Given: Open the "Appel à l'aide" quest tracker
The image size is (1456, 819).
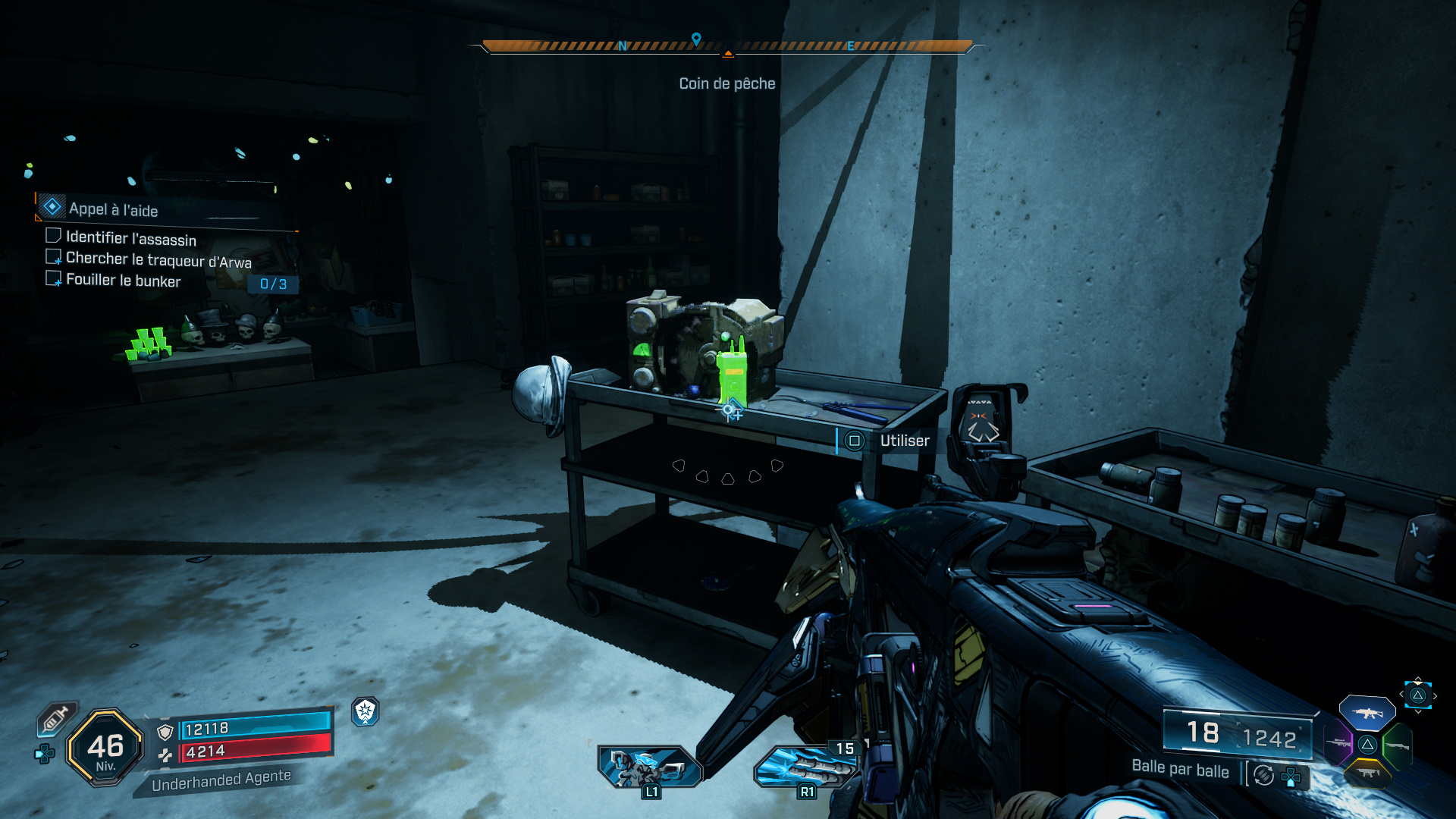Looking at the screenshot, I should click(x=114, y=209).
